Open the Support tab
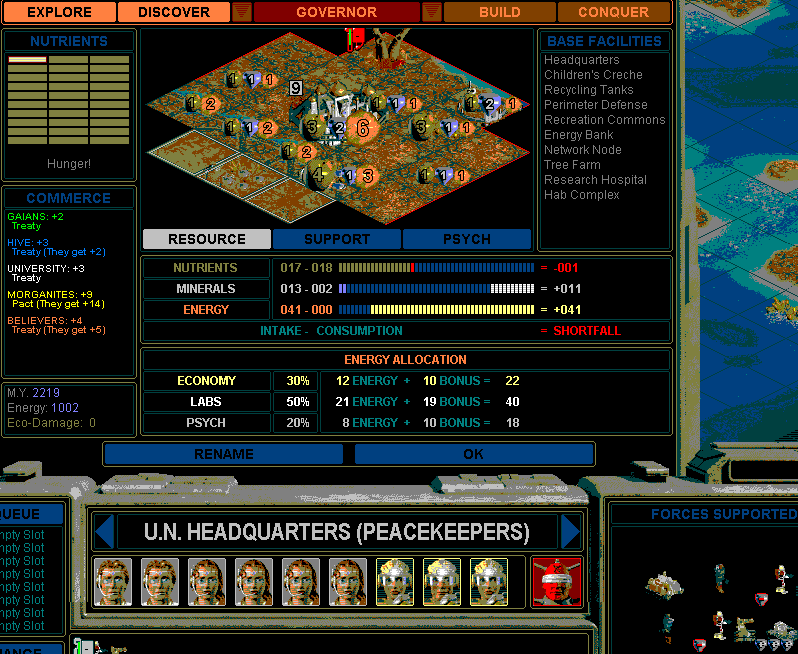Image resolution: width=798 pixels, height=654 pixels. point(337,239)
